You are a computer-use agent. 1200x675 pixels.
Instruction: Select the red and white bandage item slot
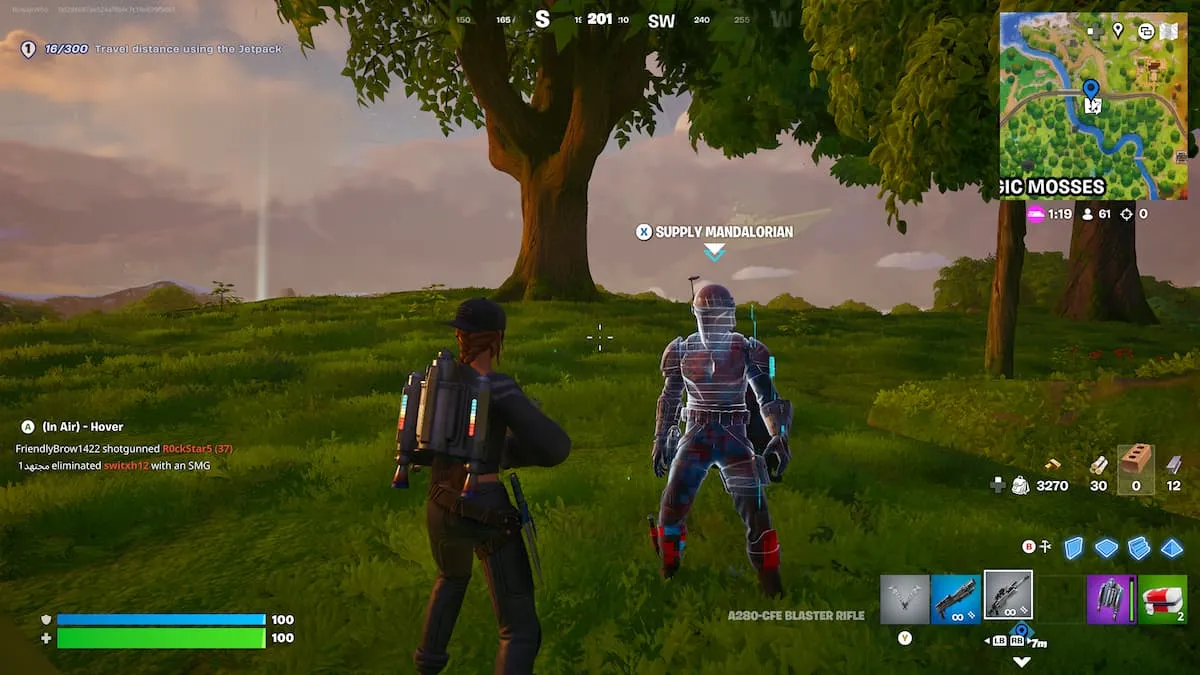[x=1162, y=598]
